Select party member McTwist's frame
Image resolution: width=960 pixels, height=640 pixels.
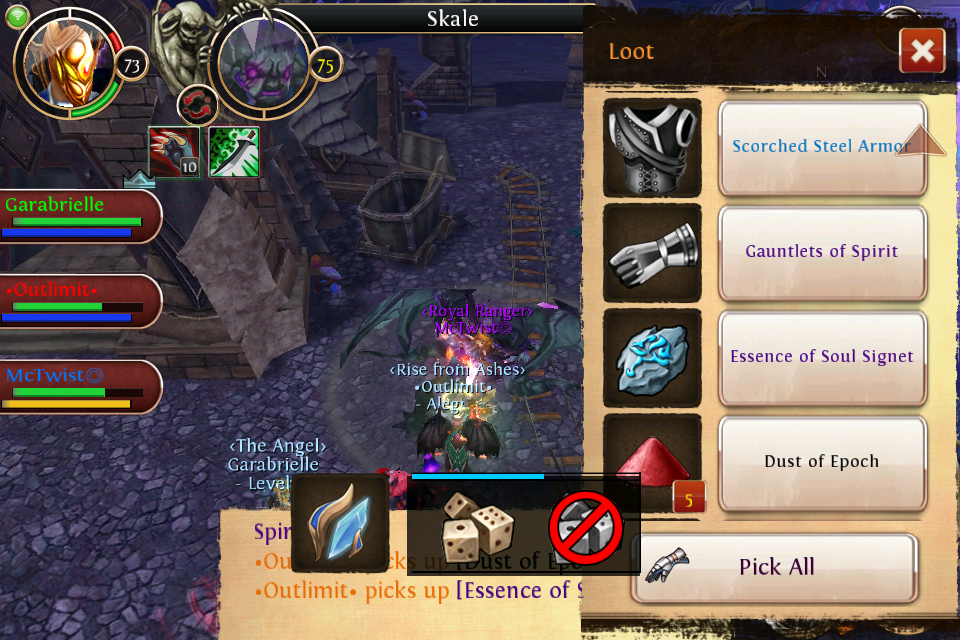pyautogui.click(x=80, y=387)
